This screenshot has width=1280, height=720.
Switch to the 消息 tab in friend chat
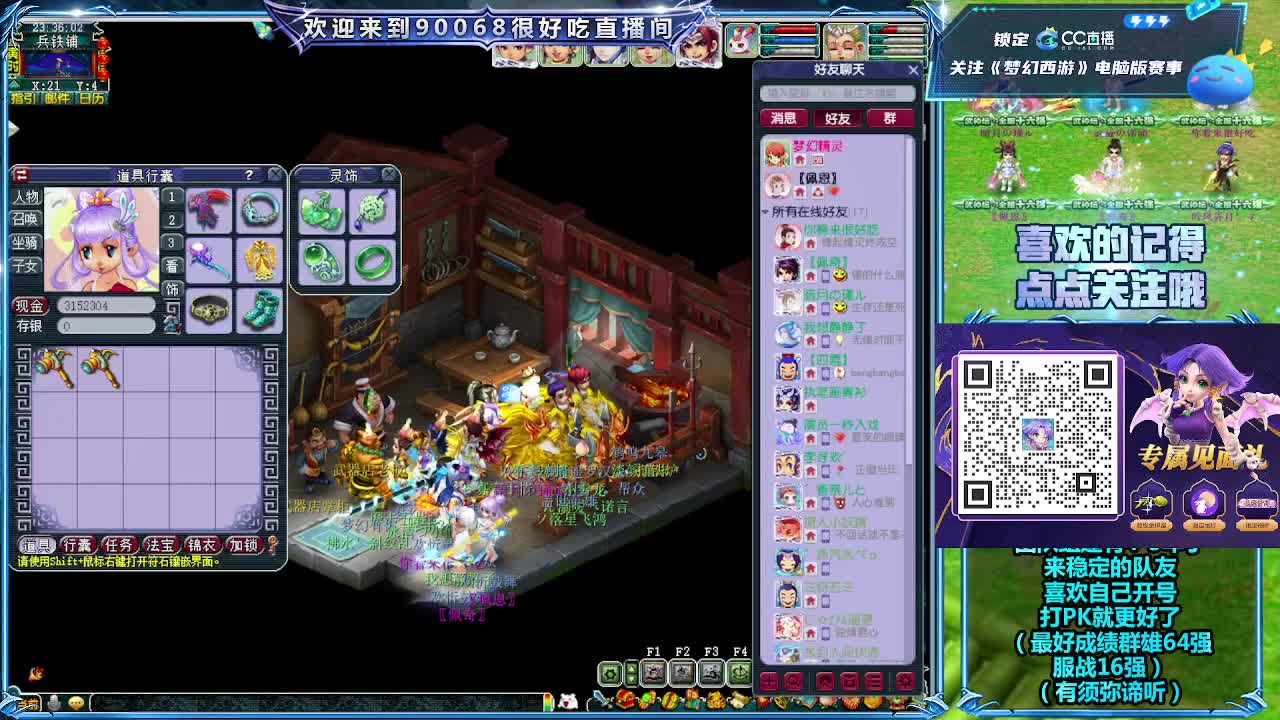coord(784,119)
